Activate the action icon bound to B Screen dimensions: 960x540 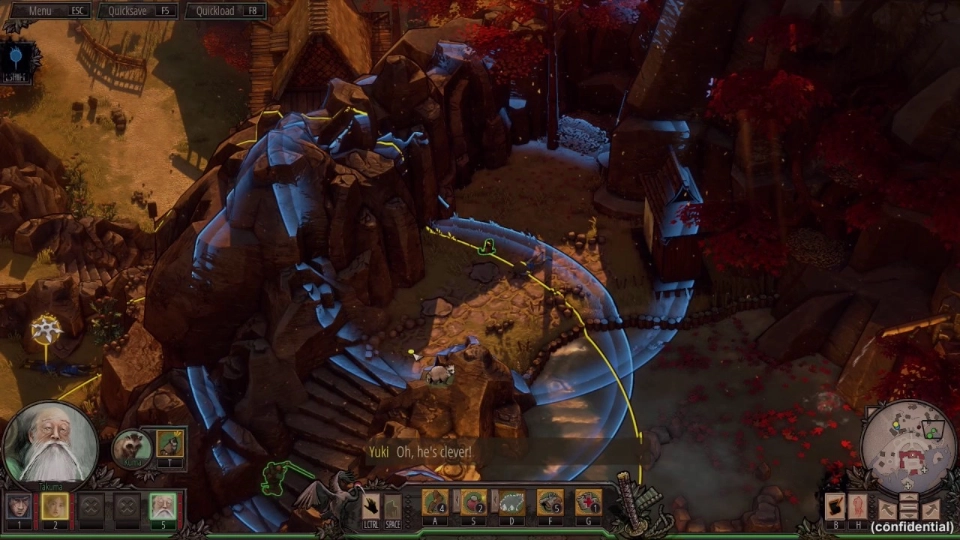point(833,506)
